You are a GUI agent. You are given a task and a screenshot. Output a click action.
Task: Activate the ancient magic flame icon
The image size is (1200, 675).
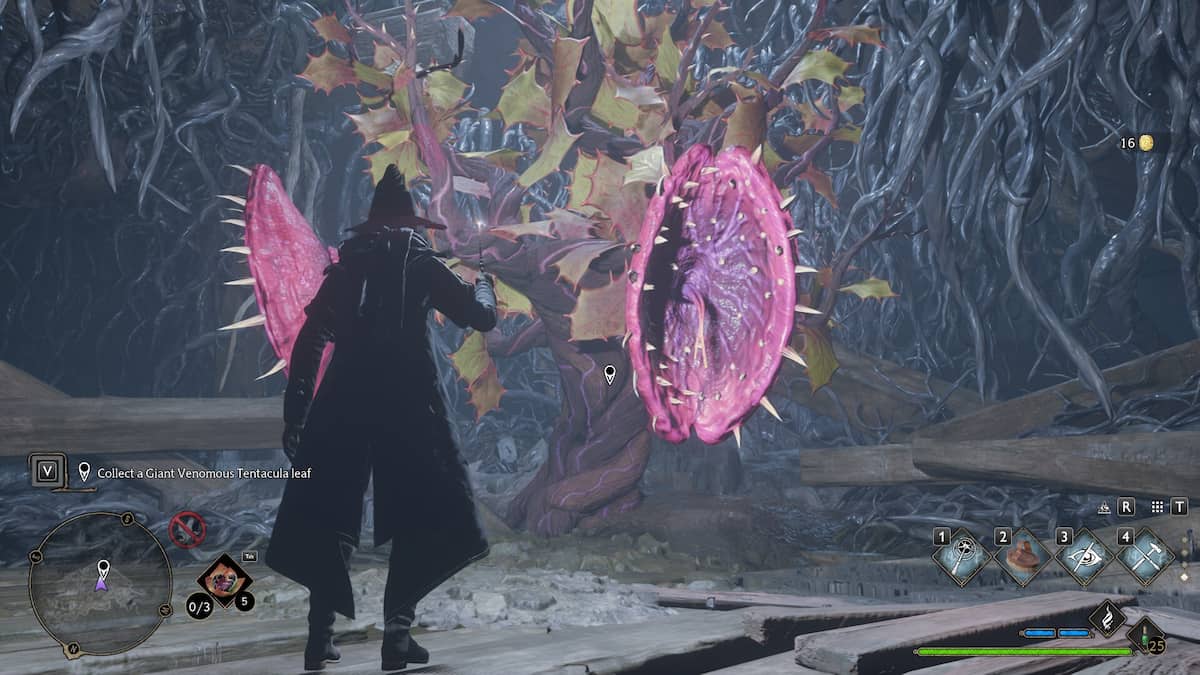point(1108,618)
